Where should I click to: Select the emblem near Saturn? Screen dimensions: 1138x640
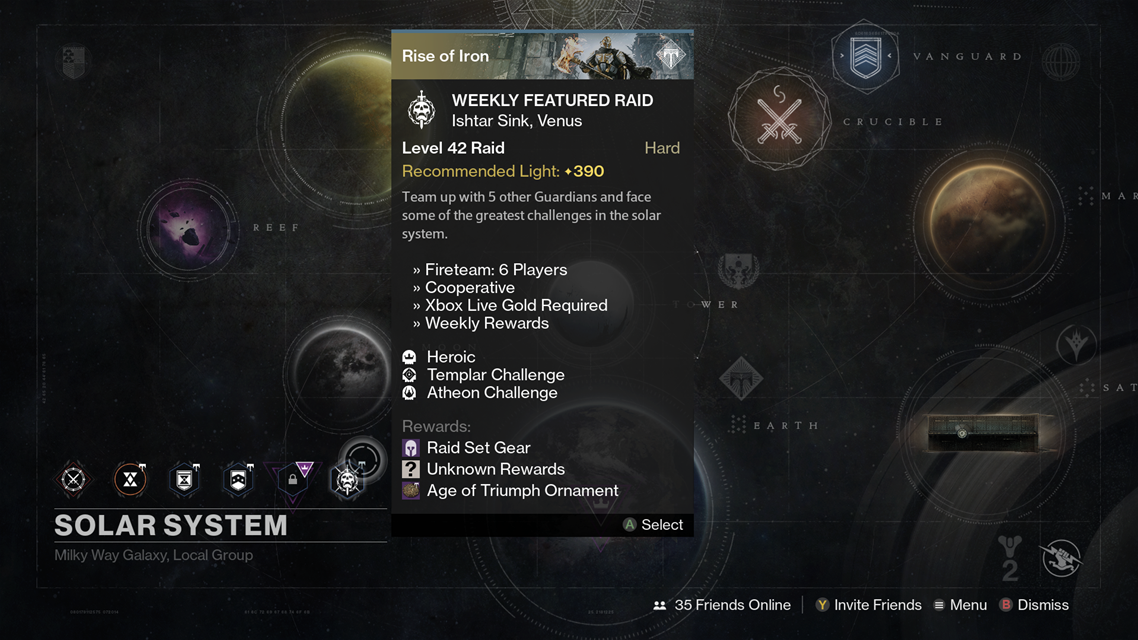[x=1076, y=345]
